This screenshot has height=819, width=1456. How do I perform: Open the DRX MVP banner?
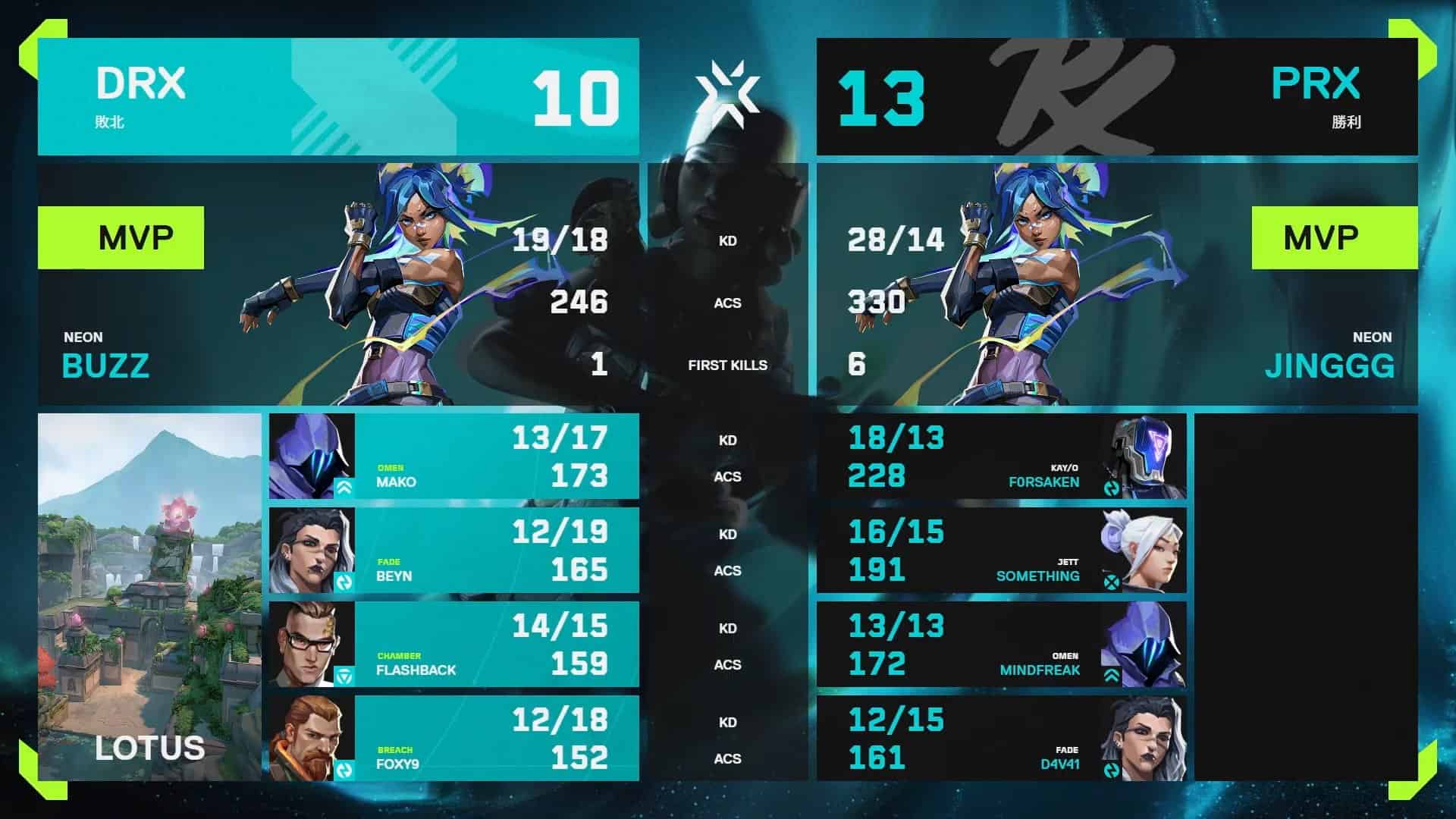pyautogui.click(x=121, y=237)
